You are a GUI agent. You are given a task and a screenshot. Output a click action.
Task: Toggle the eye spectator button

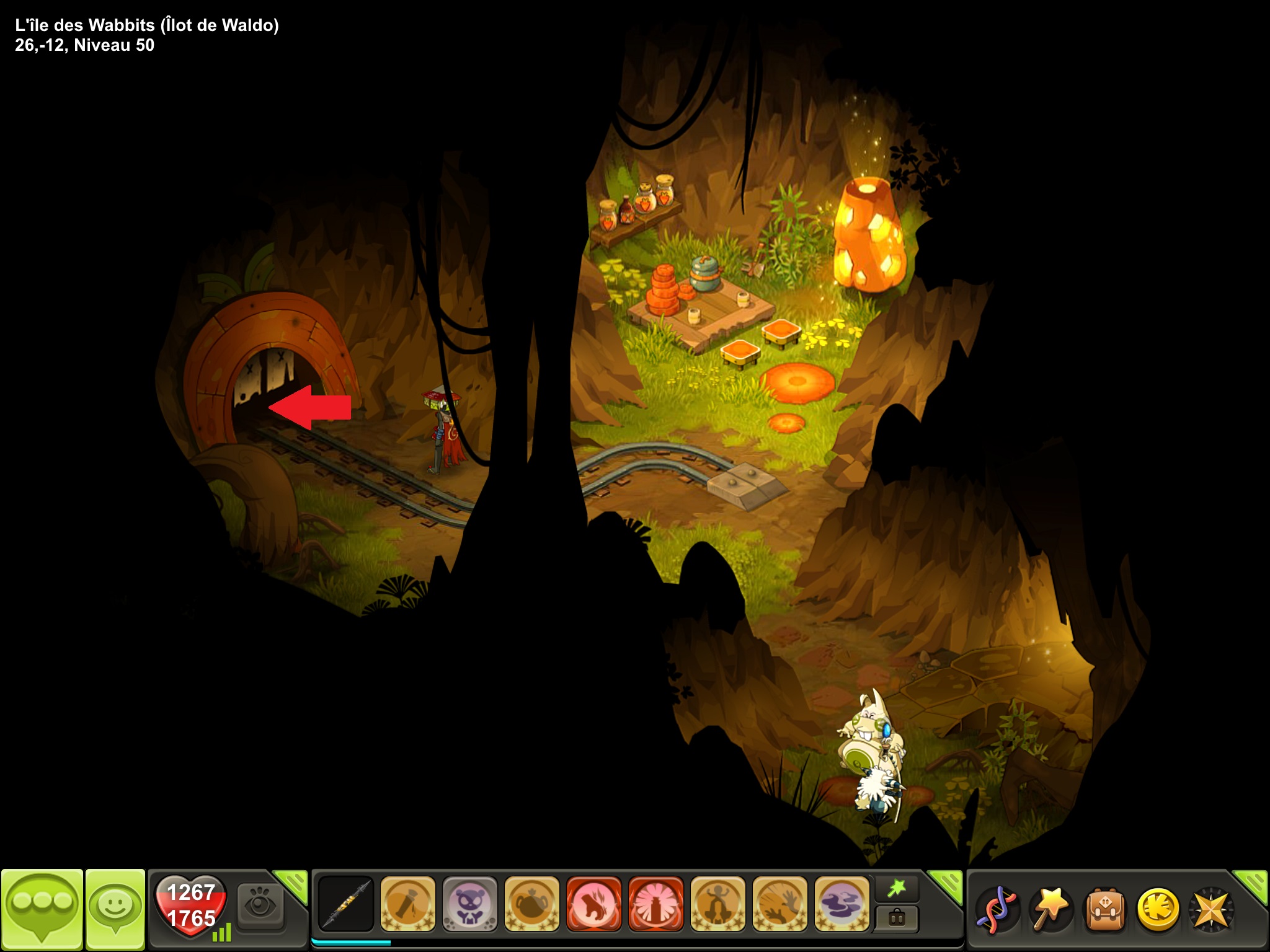coord(260,906)
